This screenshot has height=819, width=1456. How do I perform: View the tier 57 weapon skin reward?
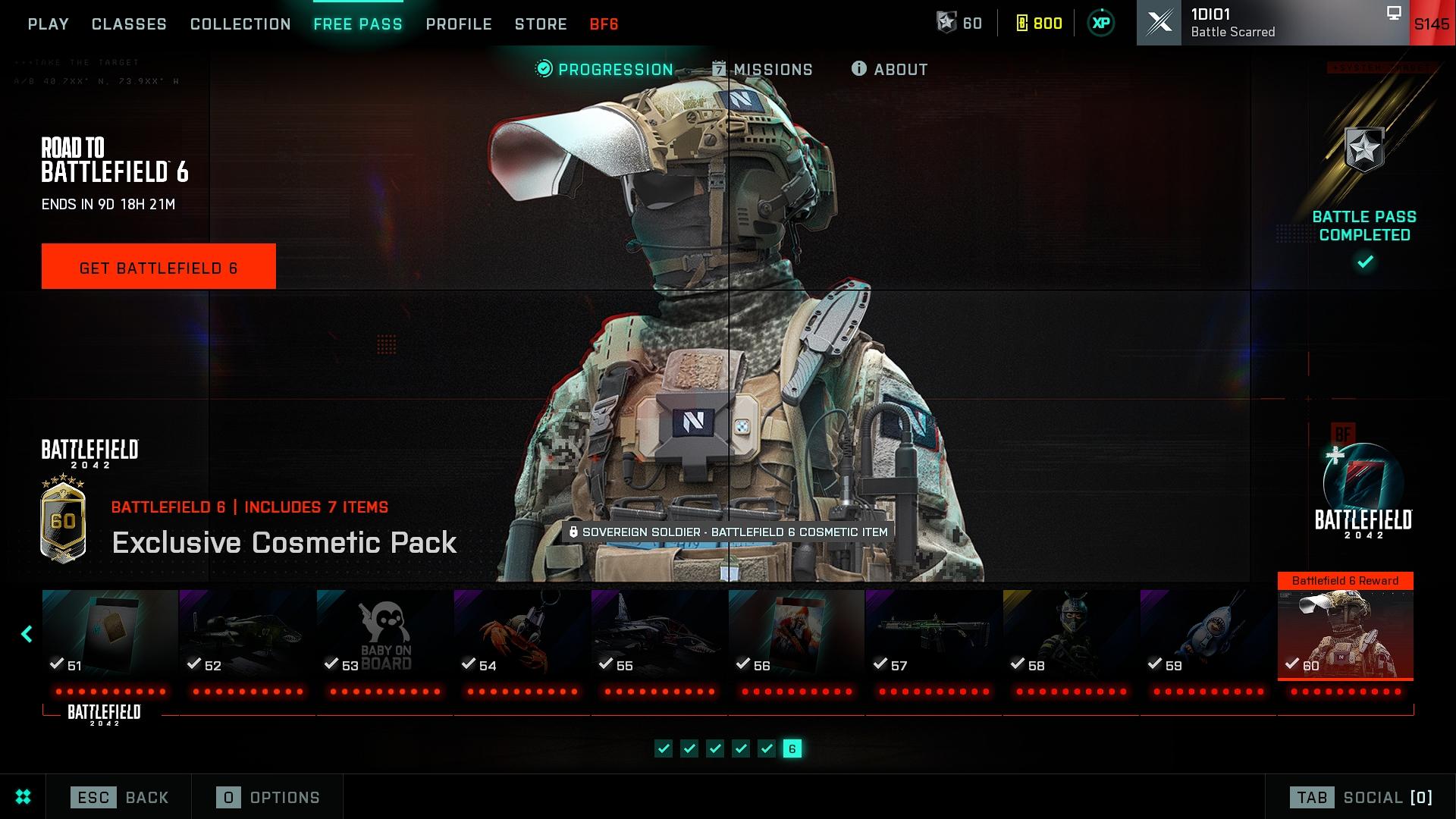[934, 633]
